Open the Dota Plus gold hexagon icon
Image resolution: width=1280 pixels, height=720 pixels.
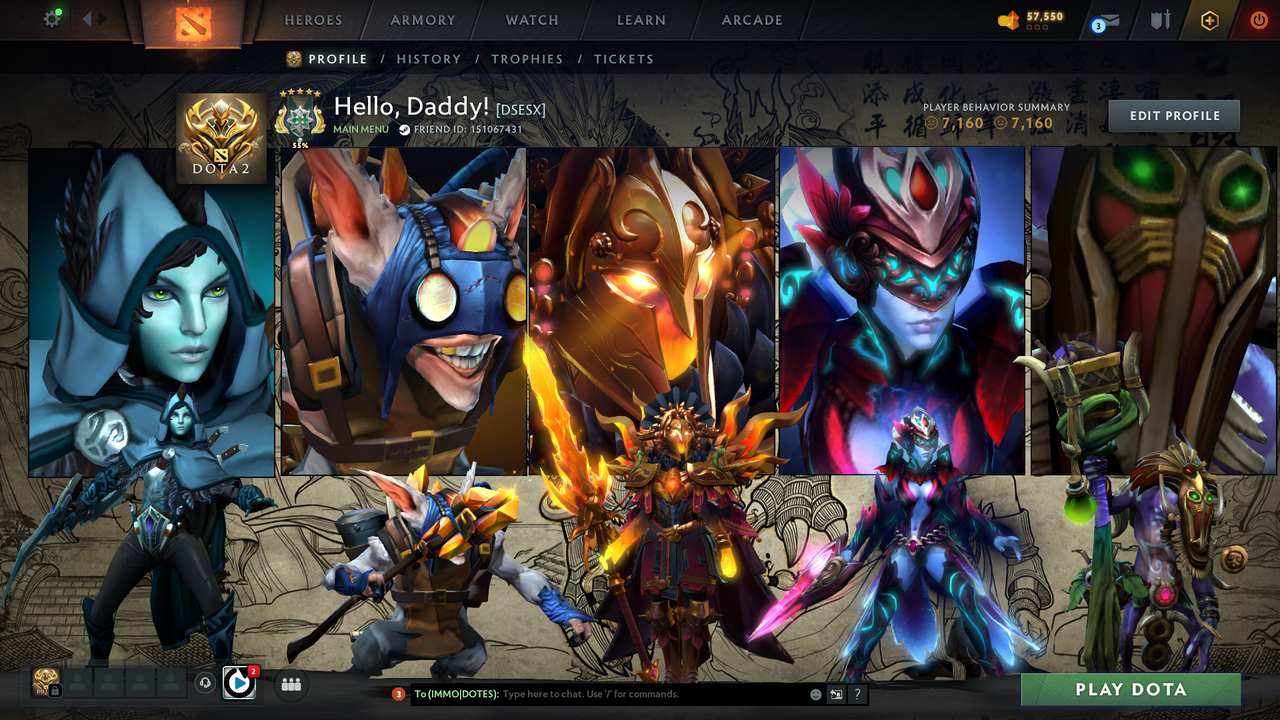[1211, 22]
